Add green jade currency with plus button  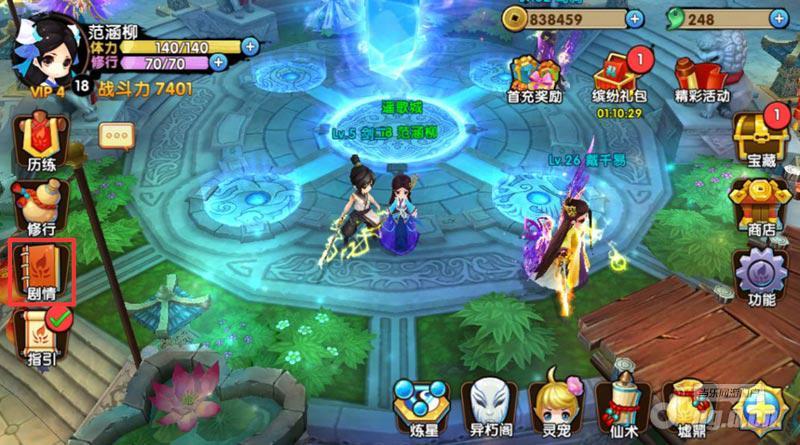[776, 18]
